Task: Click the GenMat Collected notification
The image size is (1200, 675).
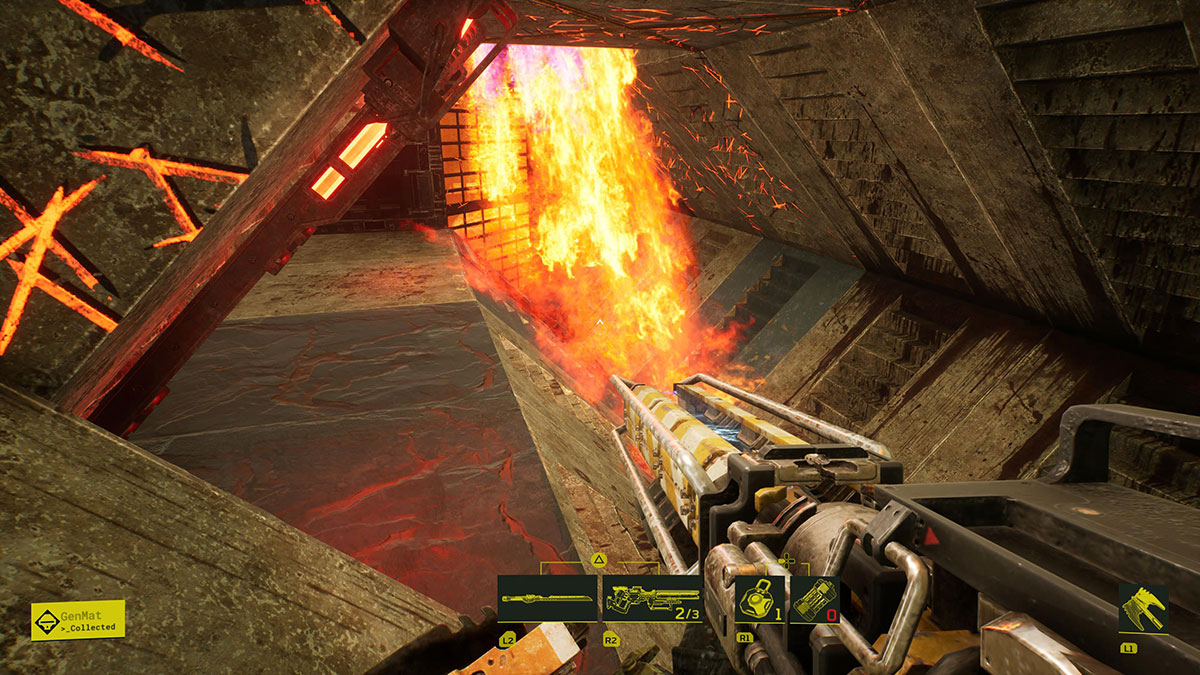Action: [x=78, y=620]
